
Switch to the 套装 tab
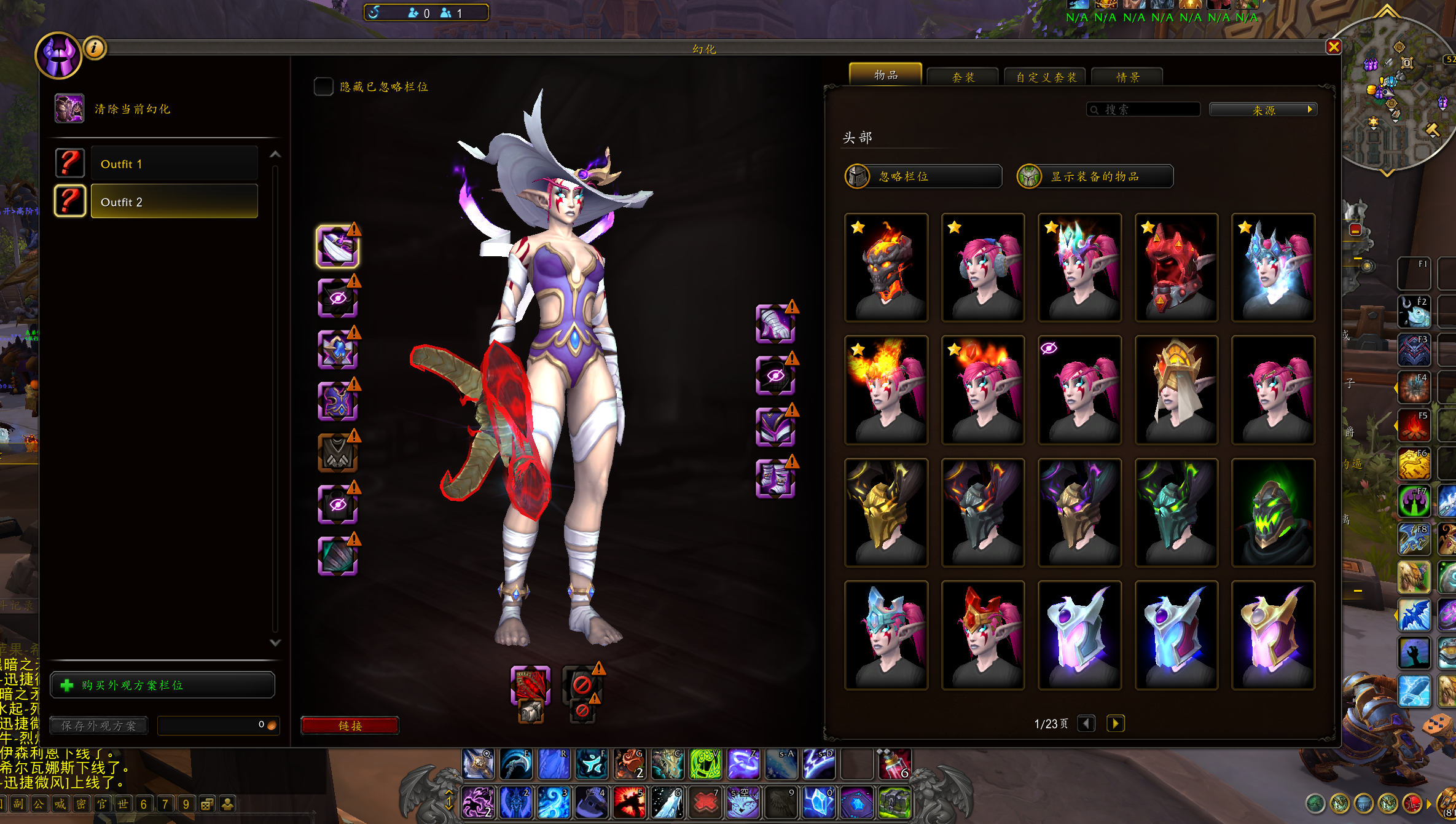click(x=963, y=77)
